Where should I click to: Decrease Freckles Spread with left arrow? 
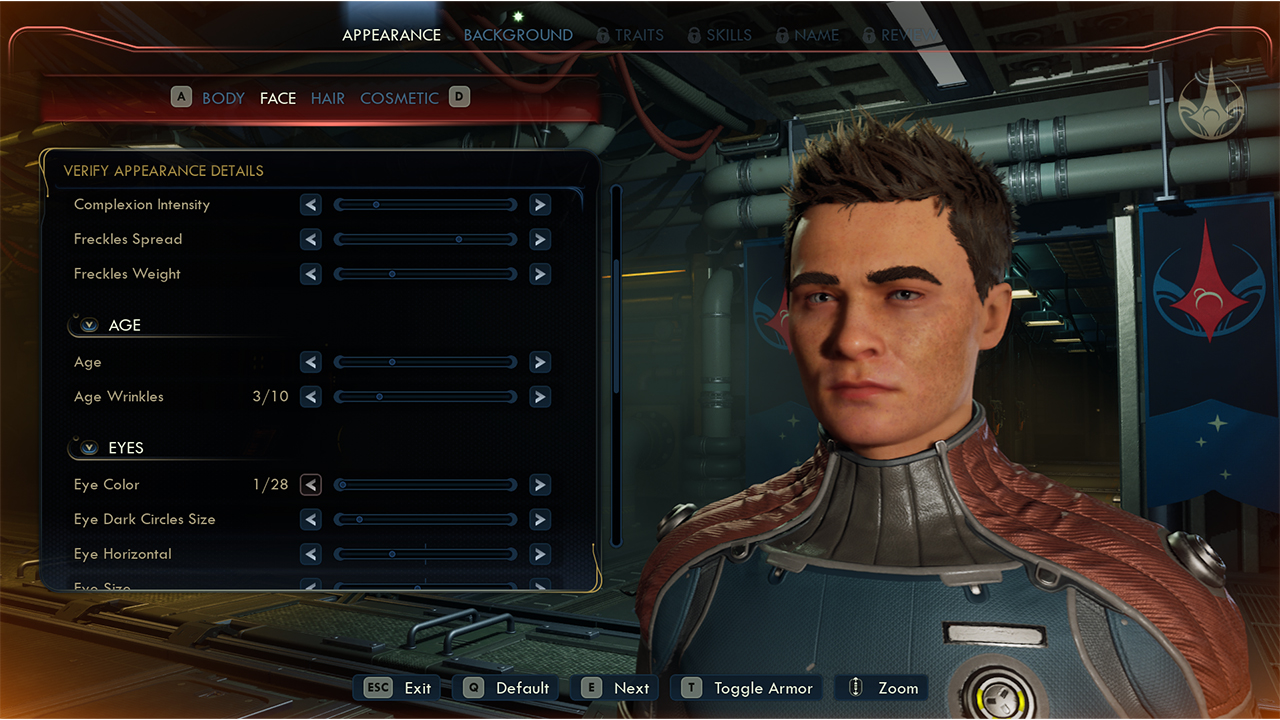pos(311,240)
